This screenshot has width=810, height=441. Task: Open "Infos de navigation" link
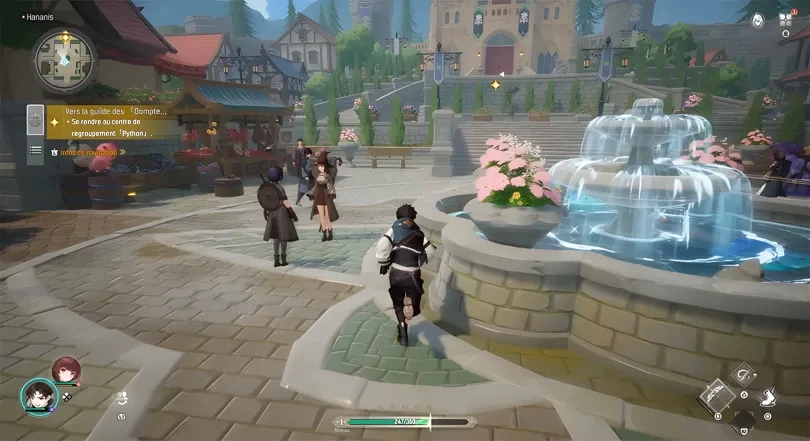[x=90, y=153]
